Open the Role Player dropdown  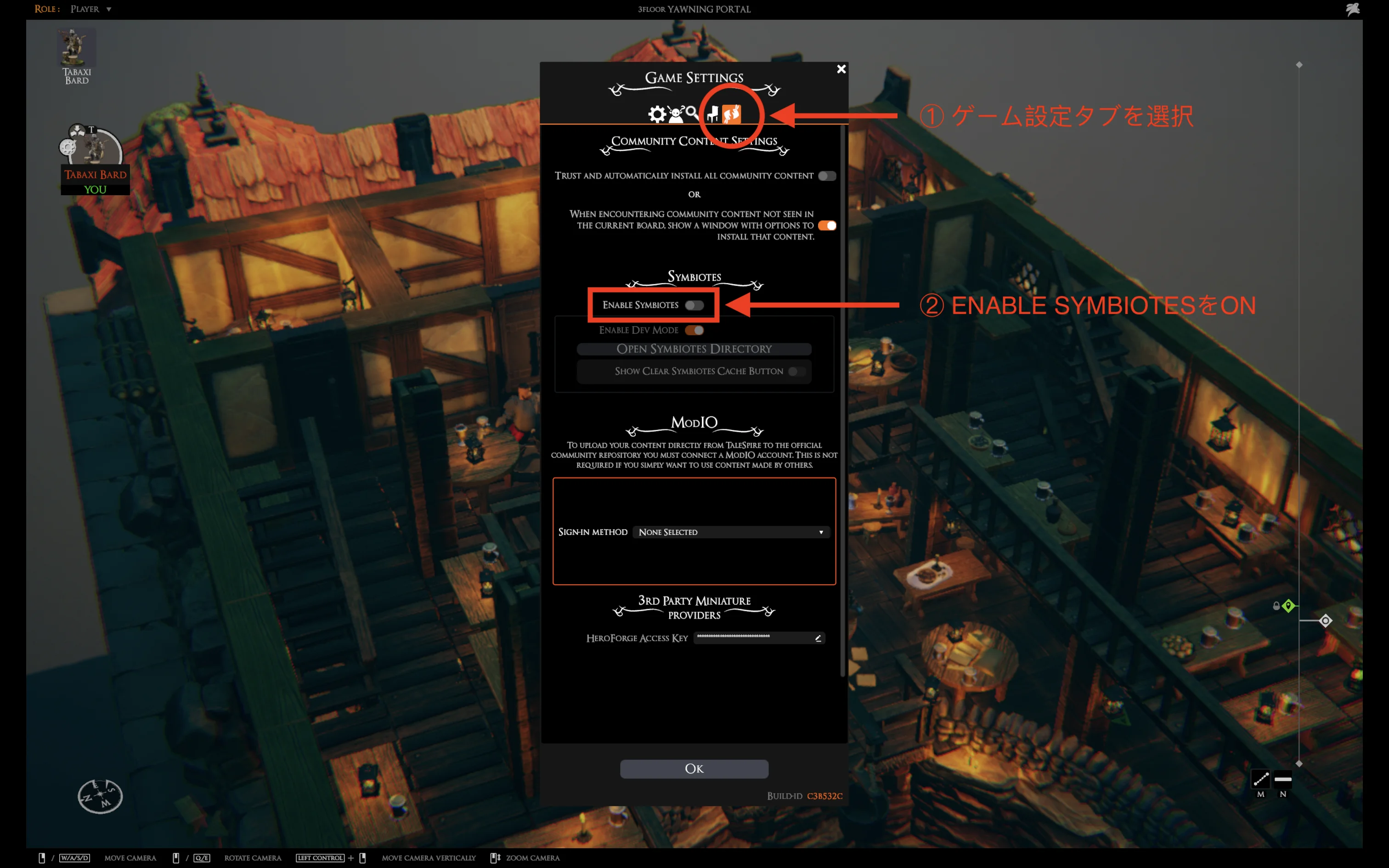[90, 9]
